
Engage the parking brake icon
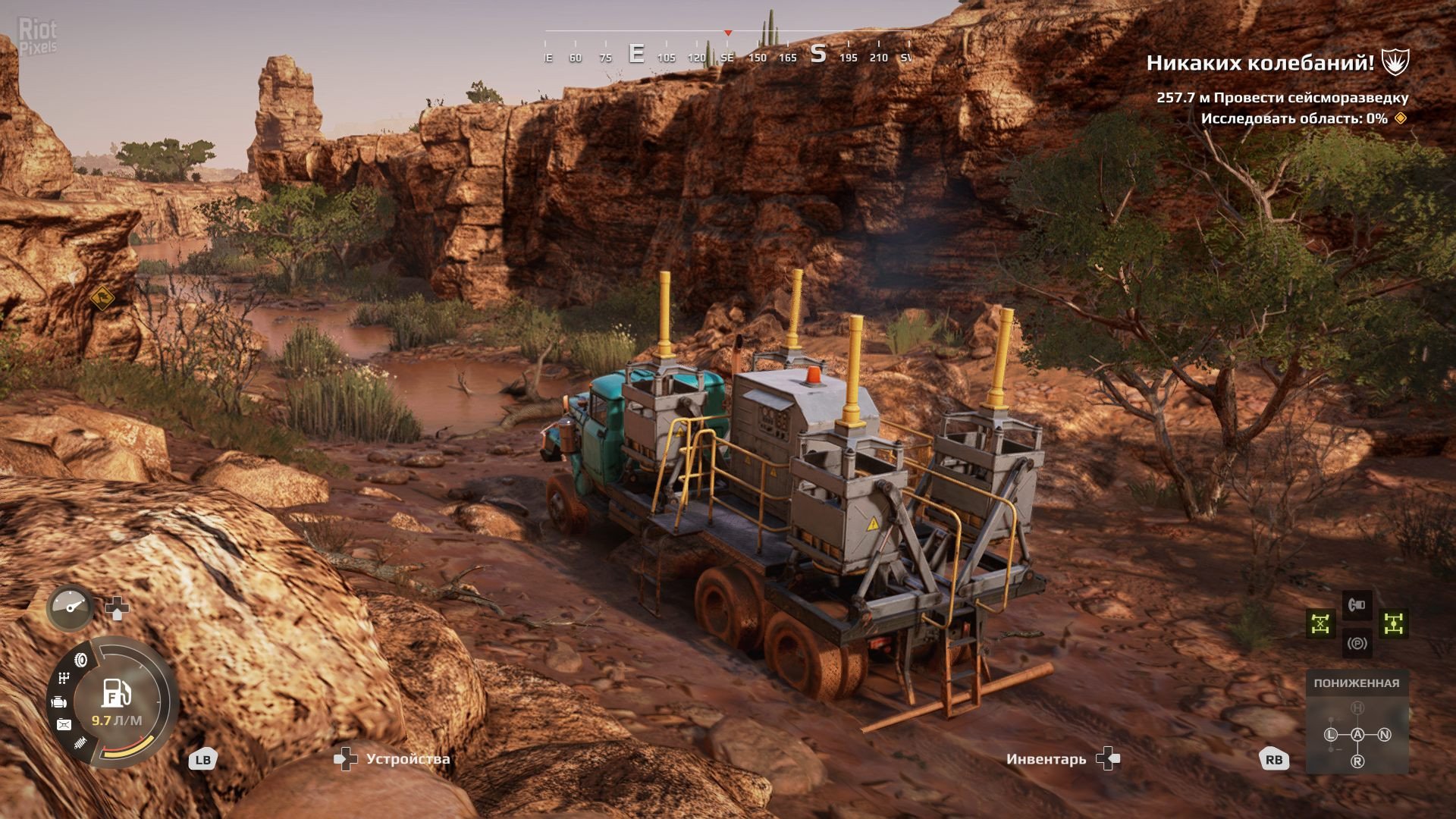(1357, 644)
